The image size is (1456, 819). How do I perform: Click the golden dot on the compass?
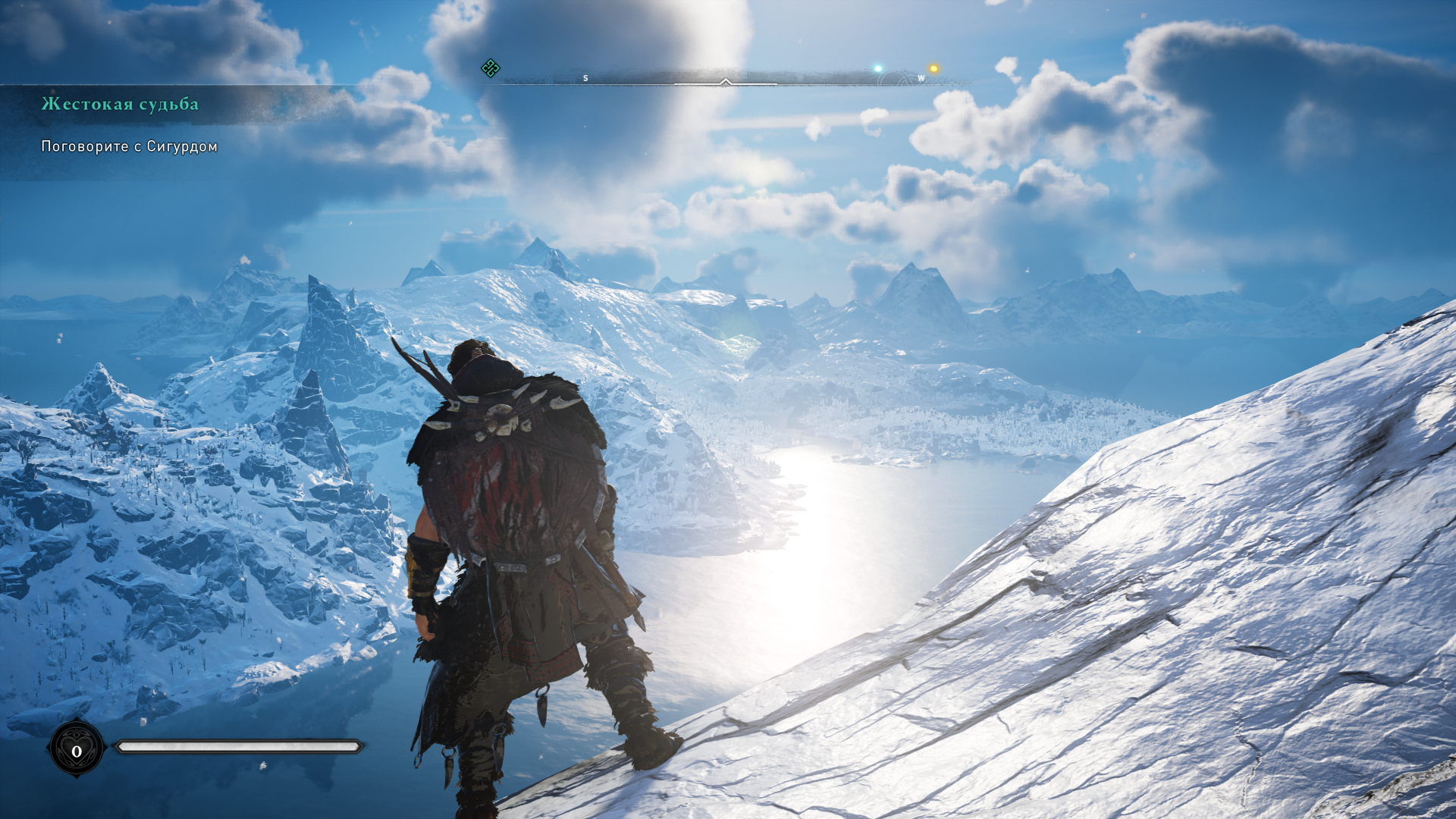(934, 68)
